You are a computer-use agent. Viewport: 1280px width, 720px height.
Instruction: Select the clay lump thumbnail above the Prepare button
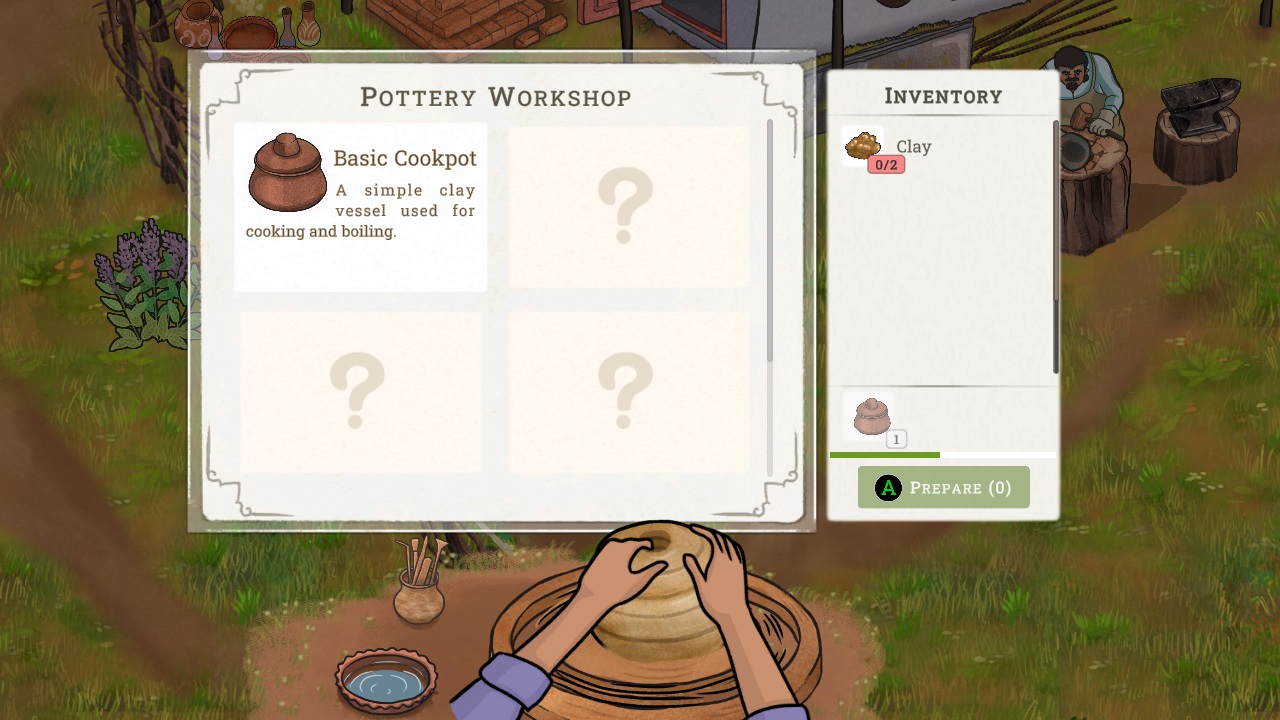pos(871,417)
